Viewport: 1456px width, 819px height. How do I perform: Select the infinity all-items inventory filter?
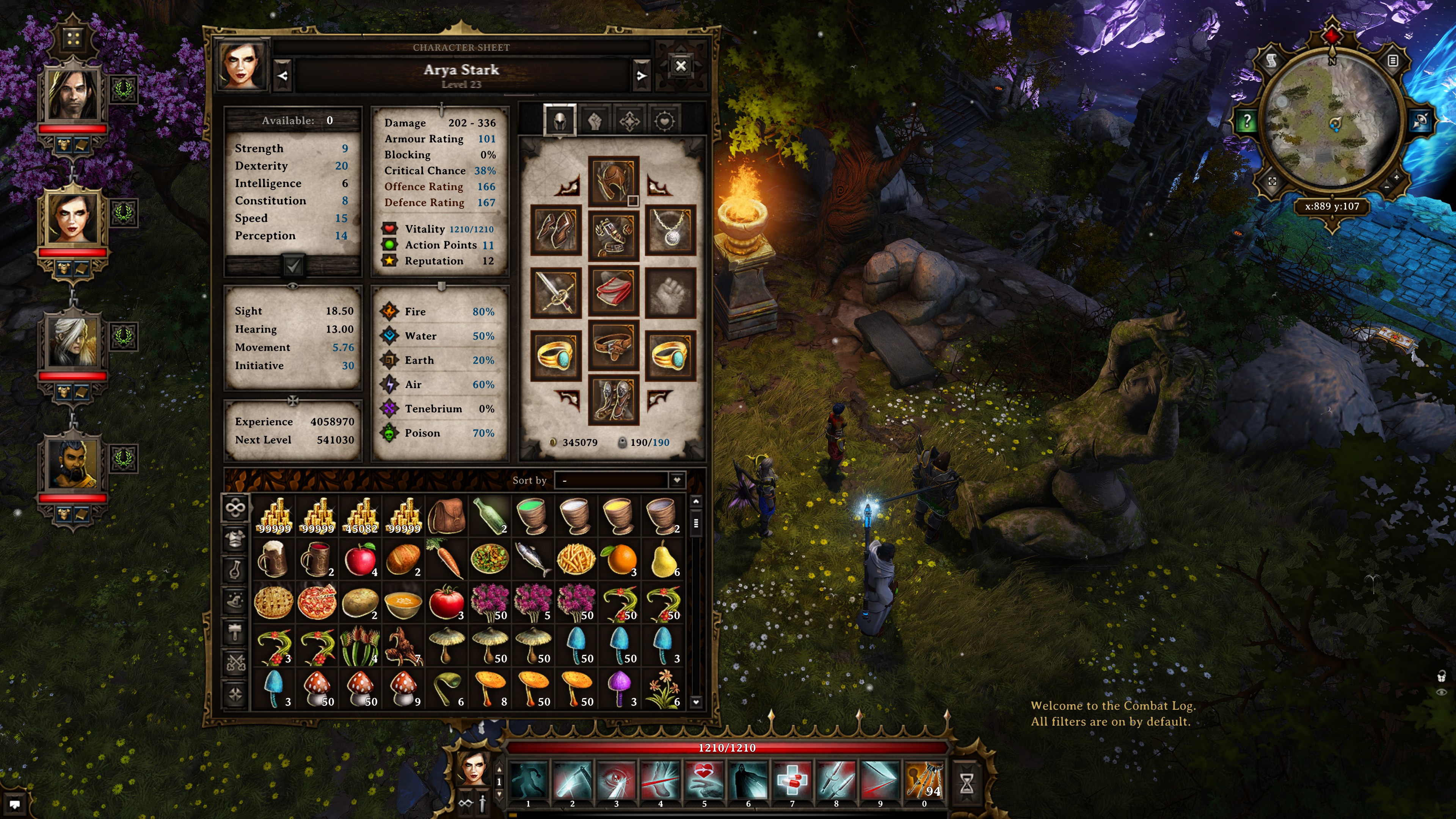tap(236, 509)
